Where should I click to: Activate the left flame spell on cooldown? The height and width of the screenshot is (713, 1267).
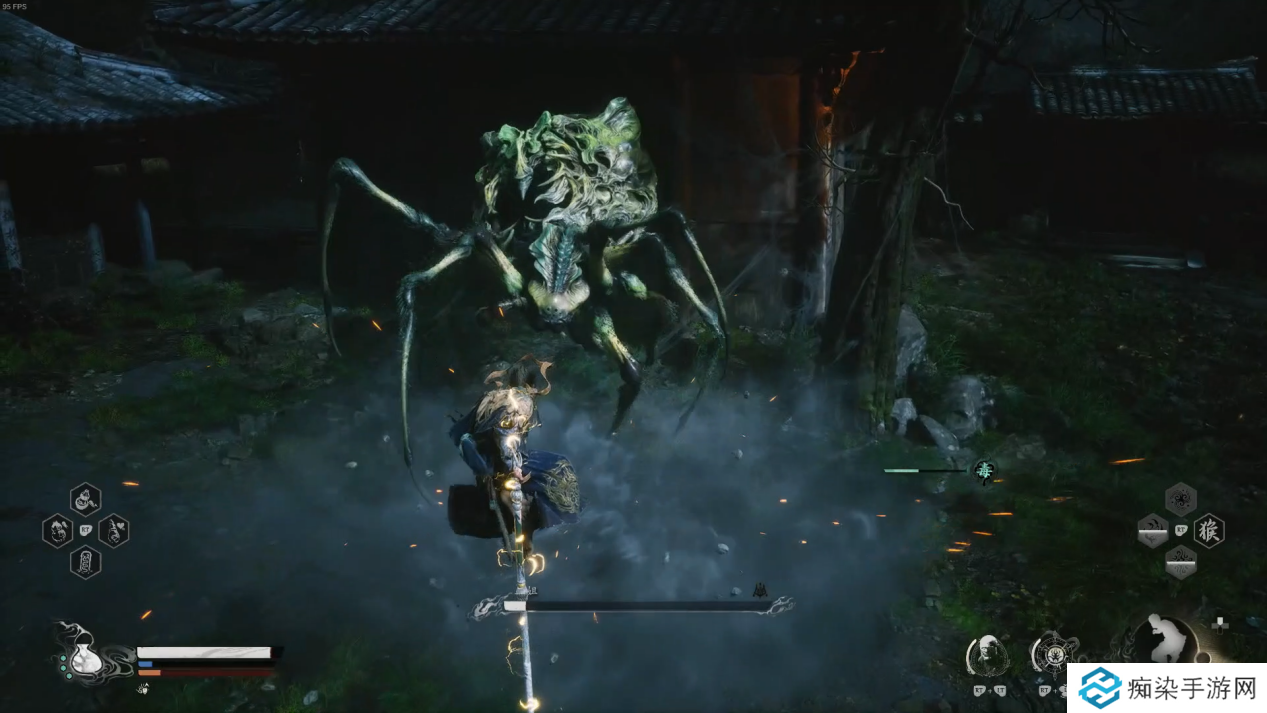click(1153, 530)
